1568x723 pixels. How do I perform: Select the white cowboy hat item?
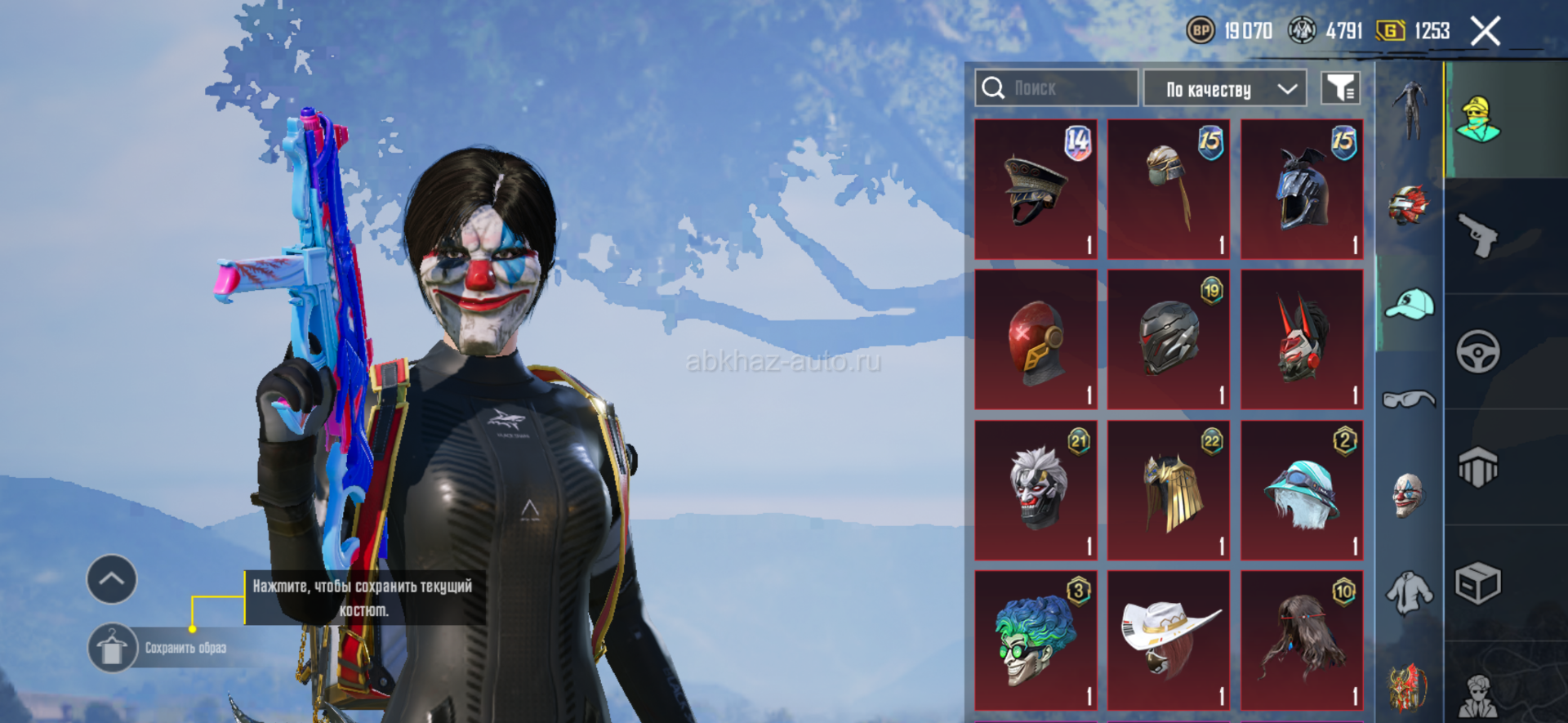pyautogui.click(x=1169, y=640)
